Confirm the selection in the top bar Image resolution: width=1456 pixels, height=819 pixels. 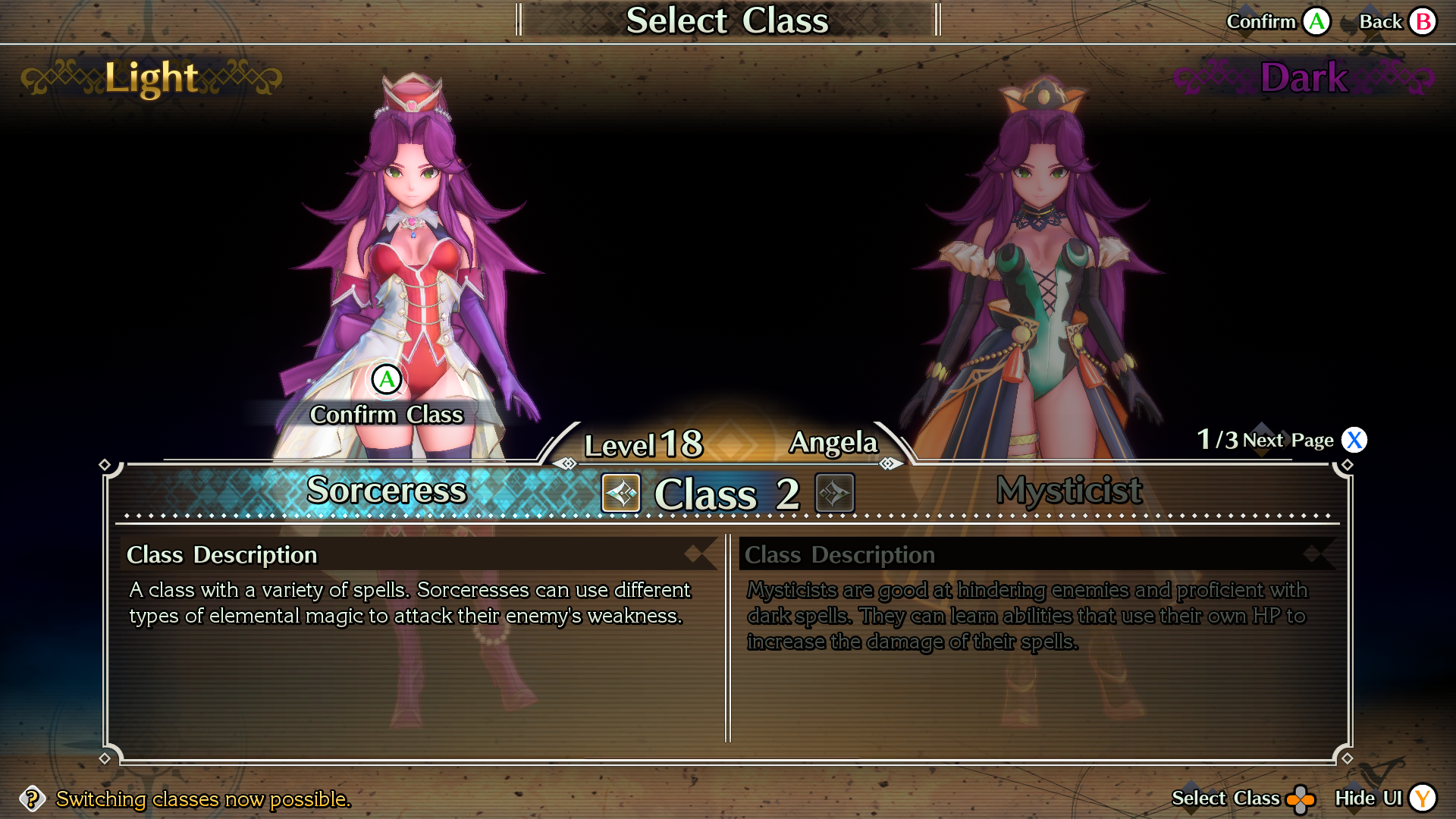[x=1316, y=21]
